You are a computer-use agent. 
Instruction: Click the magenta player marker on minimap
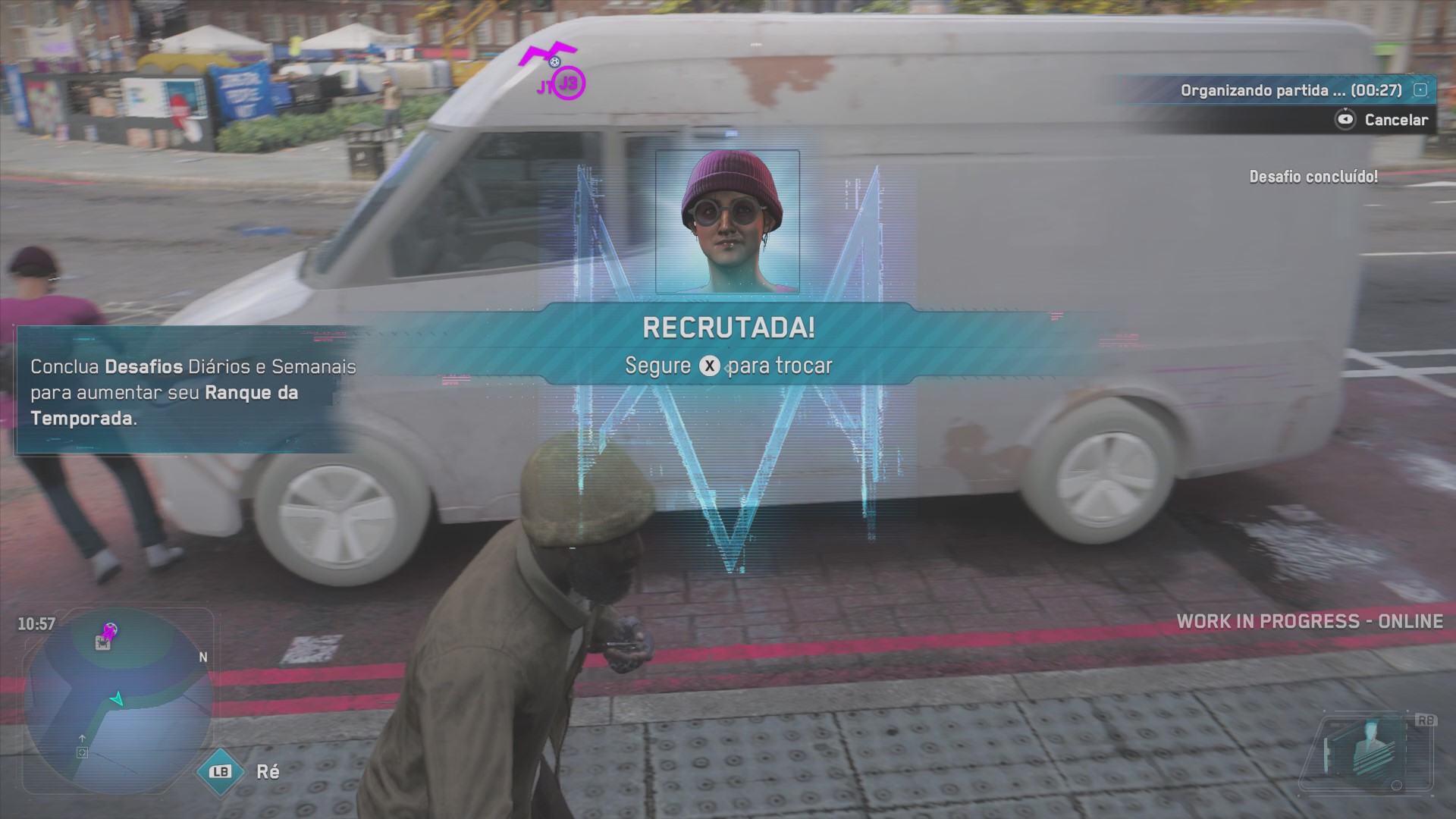click(110, 631)
